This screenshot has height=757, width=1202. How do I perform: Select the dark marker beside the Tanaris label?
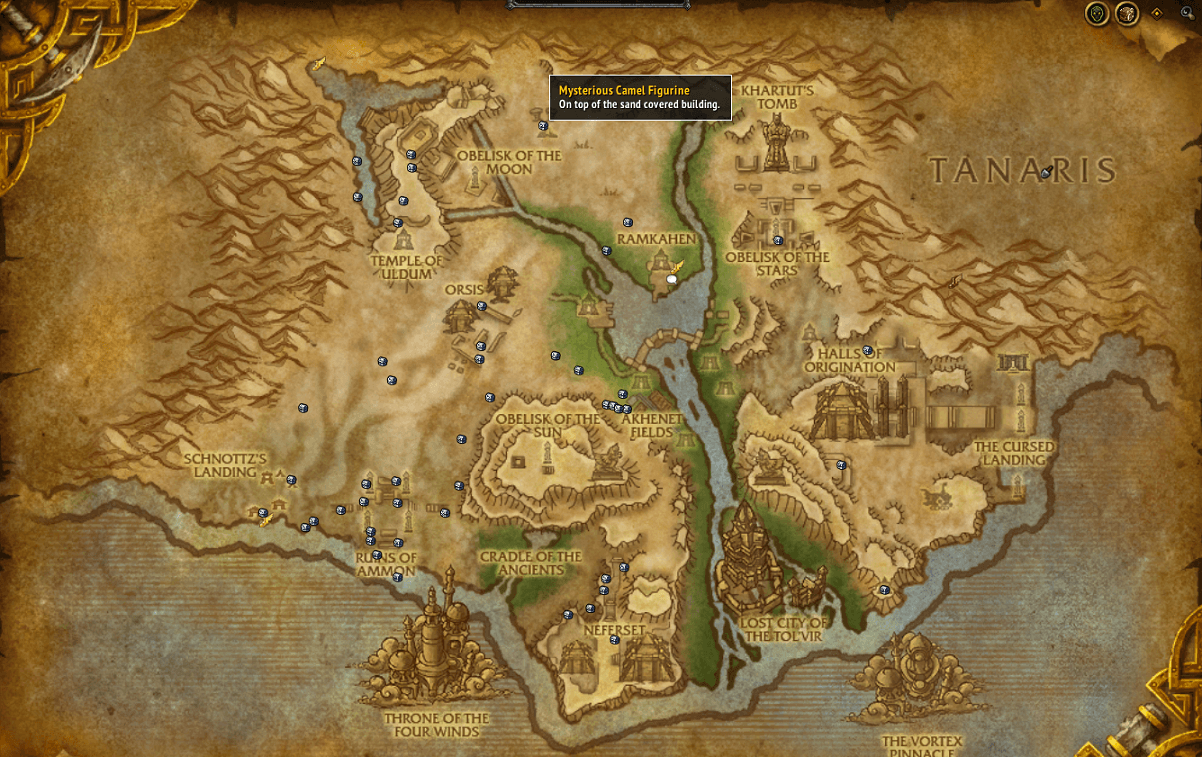(1046, 172)
